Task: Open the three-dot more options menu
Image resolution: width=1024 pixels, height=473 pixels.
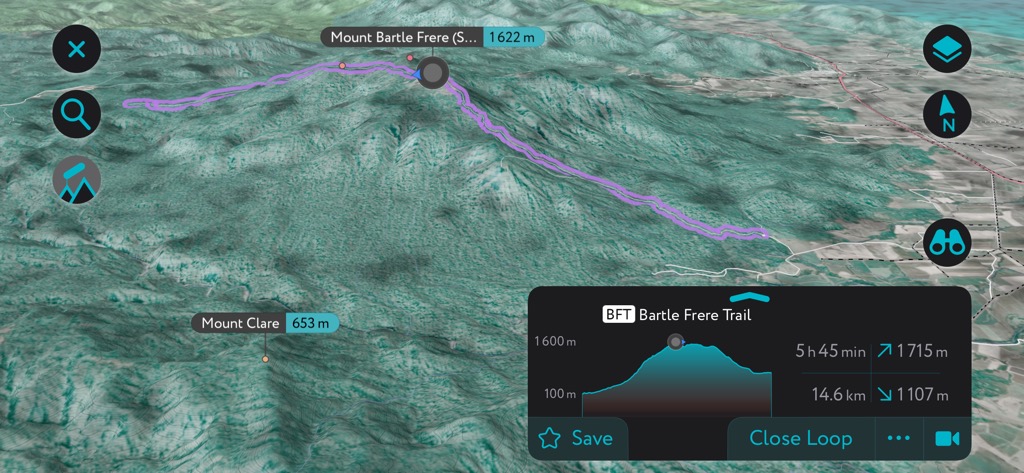Action: [899, 438]
